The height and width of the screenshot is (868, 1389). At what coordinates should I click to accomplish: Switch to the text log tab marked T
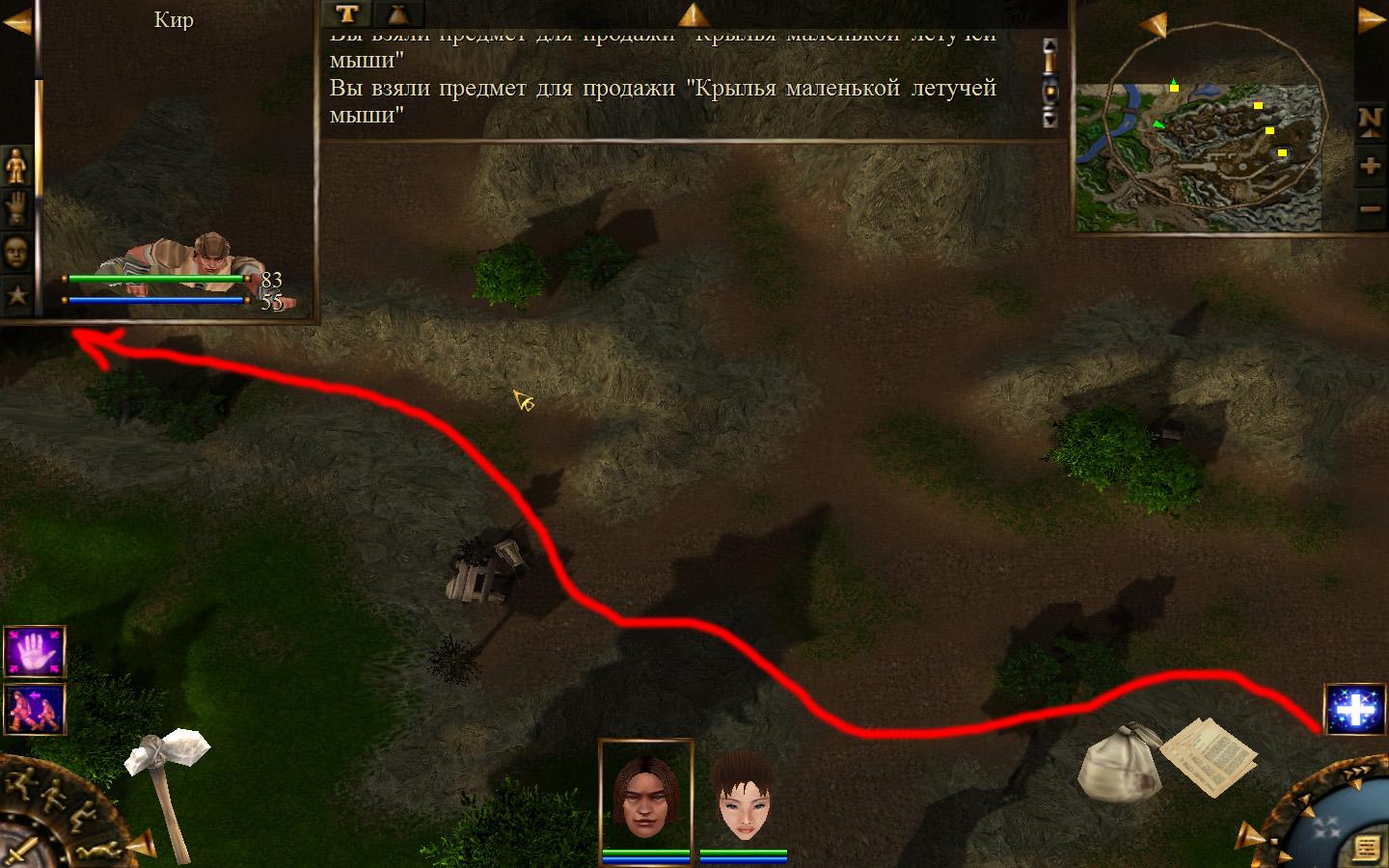[x=347, y=14]
